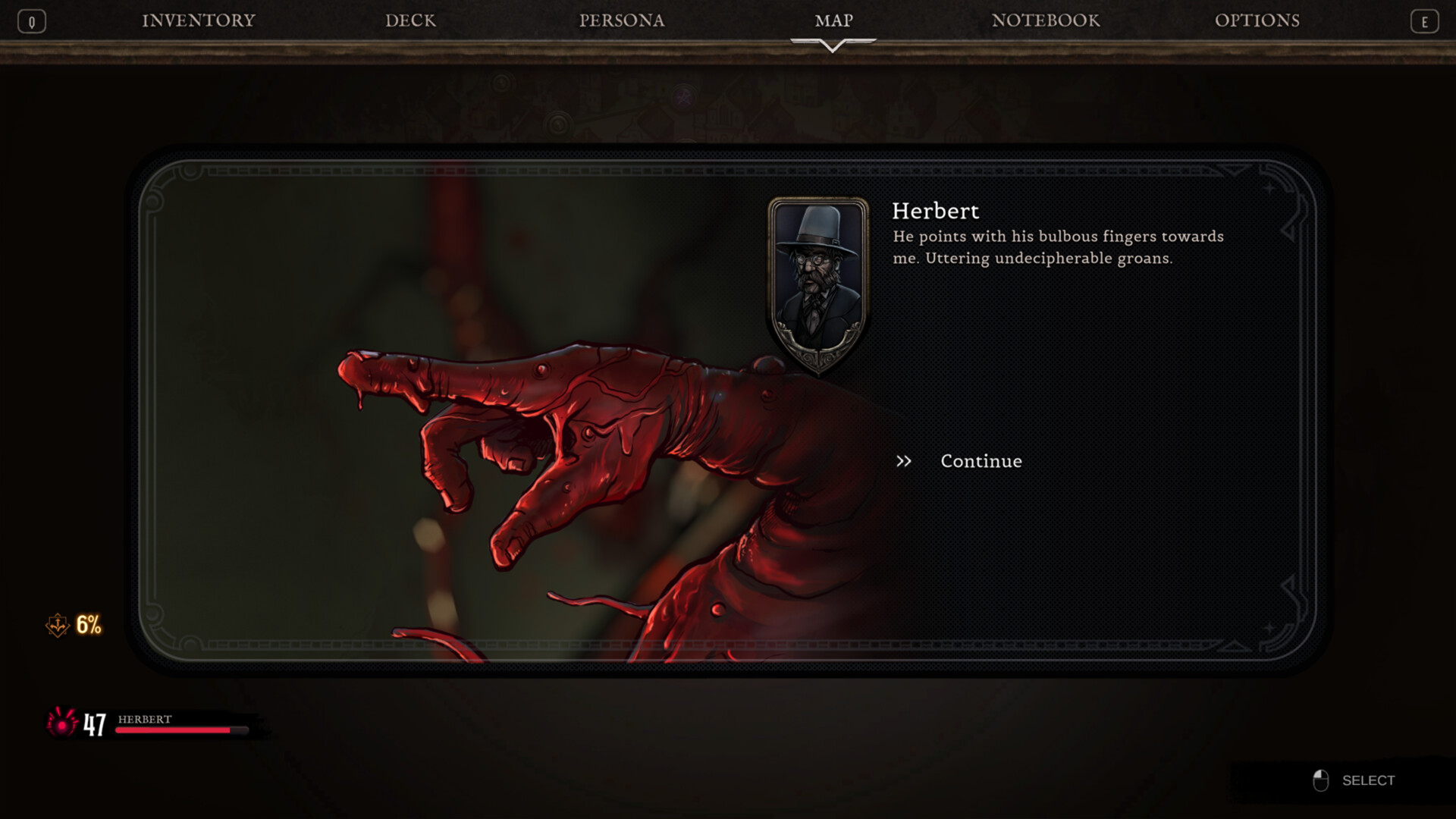Click the HERBERT name label
1456x819 pixels.
tap(144, 719)
